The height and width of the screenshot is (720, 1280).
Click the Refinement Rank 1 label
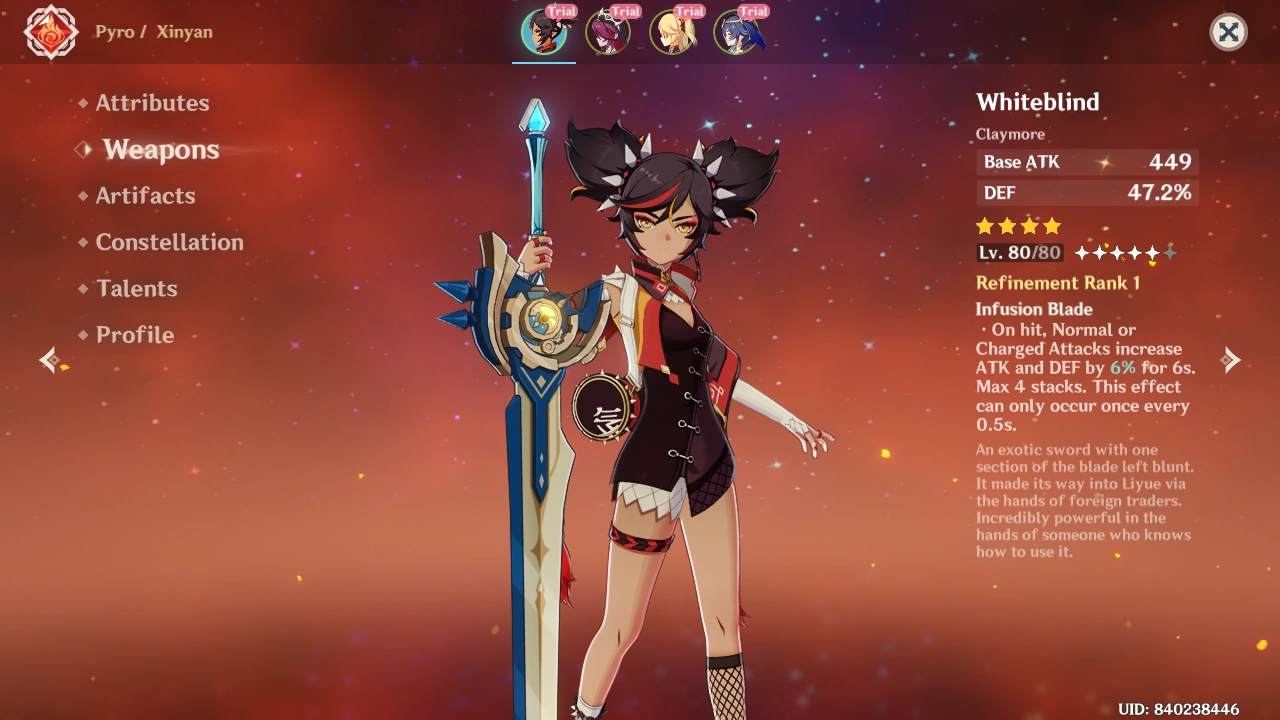(1058, 283)
